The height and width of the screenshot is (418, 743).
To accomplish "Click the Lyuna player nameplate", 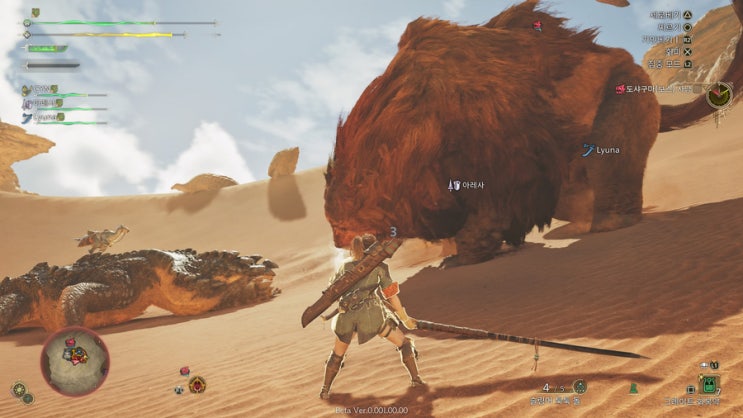I will point(602,150).
